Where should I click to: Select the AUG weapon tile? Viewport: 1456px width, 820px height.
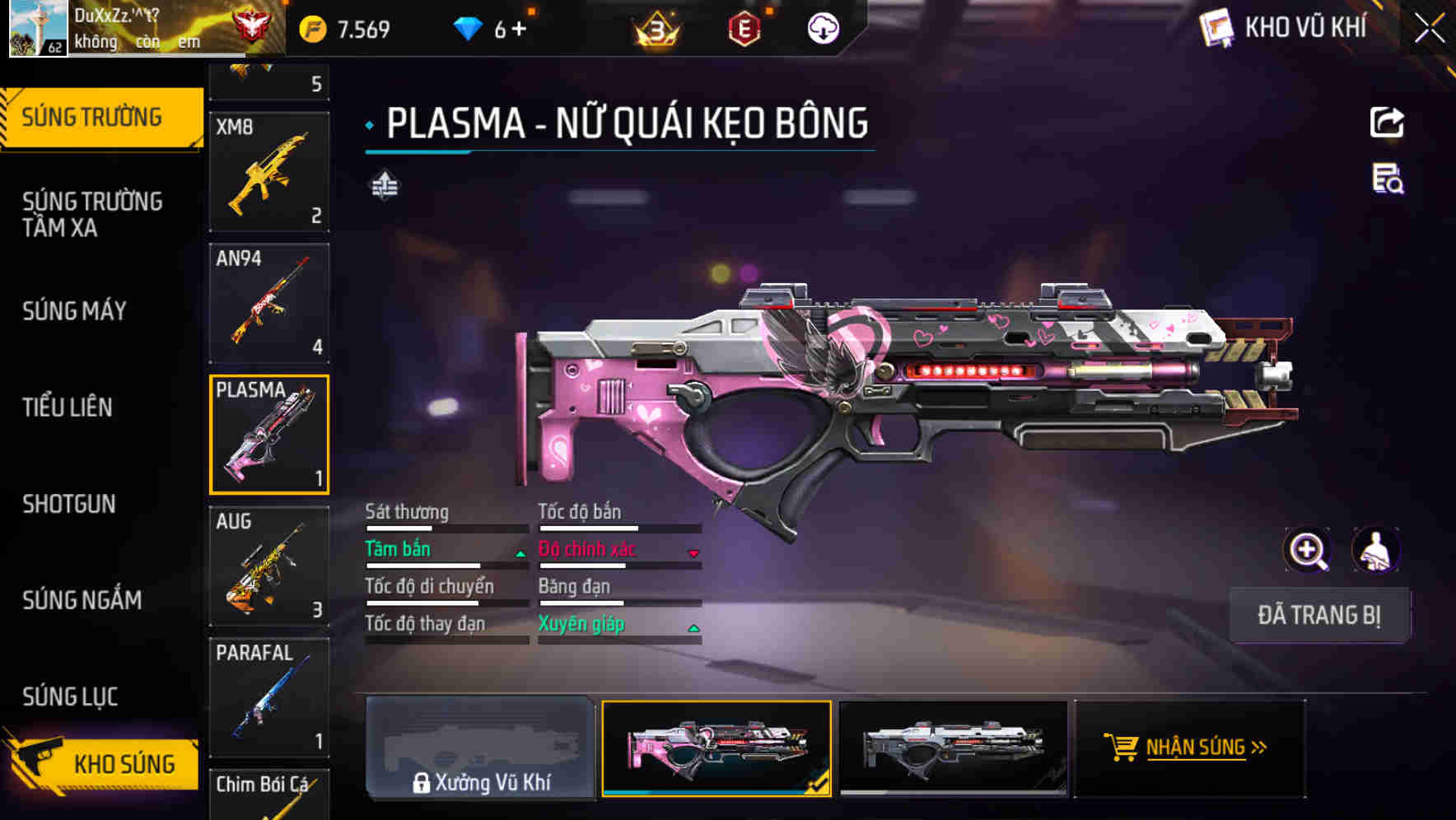(x=269, y=566)
